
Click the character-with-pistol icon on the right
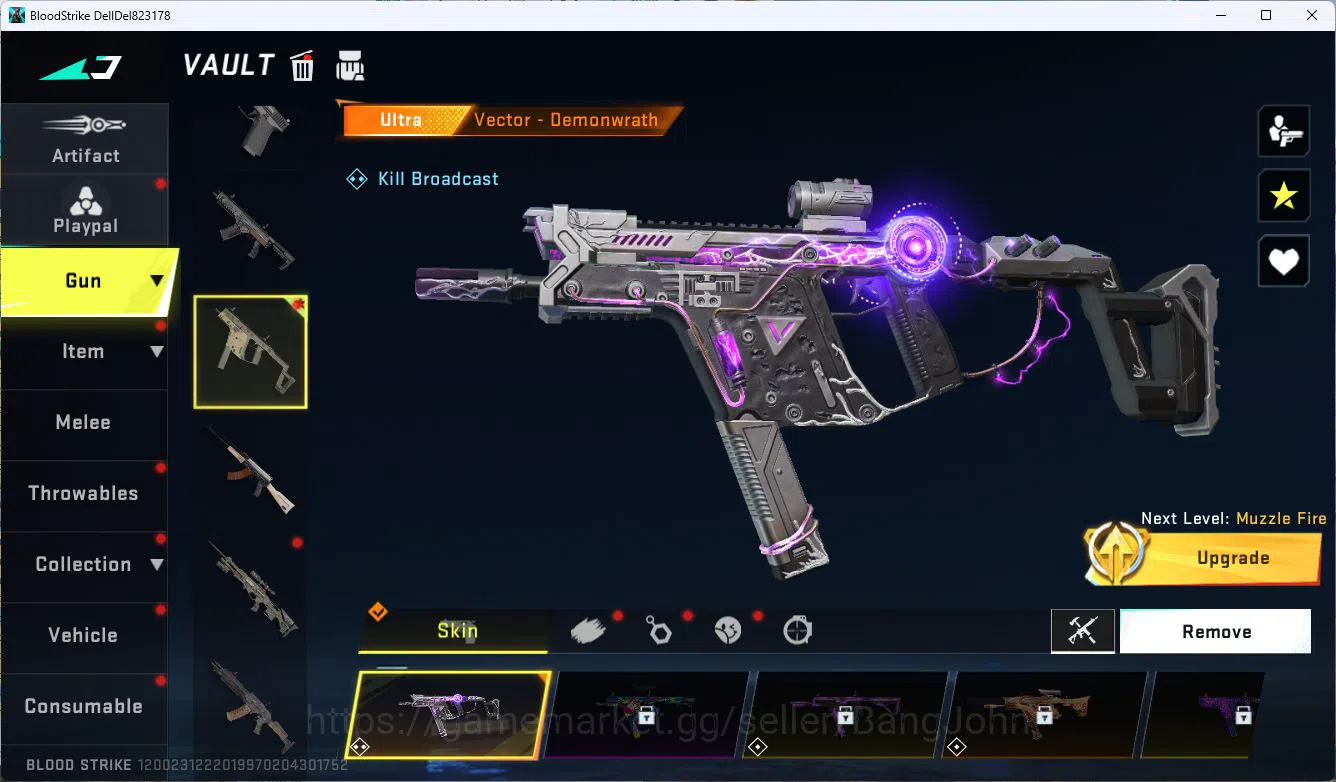1284,130
